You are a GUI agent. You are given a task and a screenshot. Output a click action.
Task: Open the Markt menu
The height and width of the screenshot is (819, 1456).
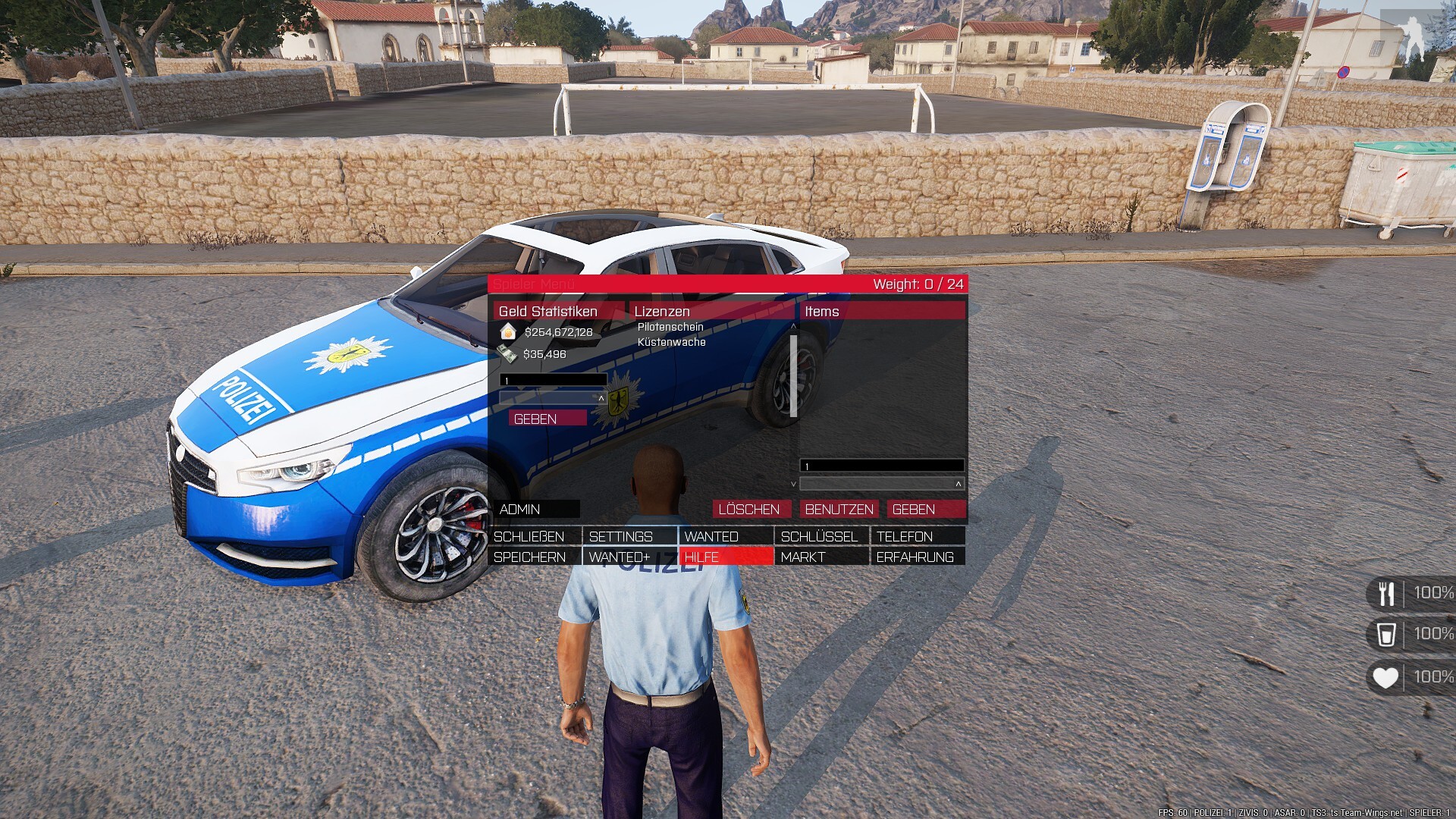821,557
